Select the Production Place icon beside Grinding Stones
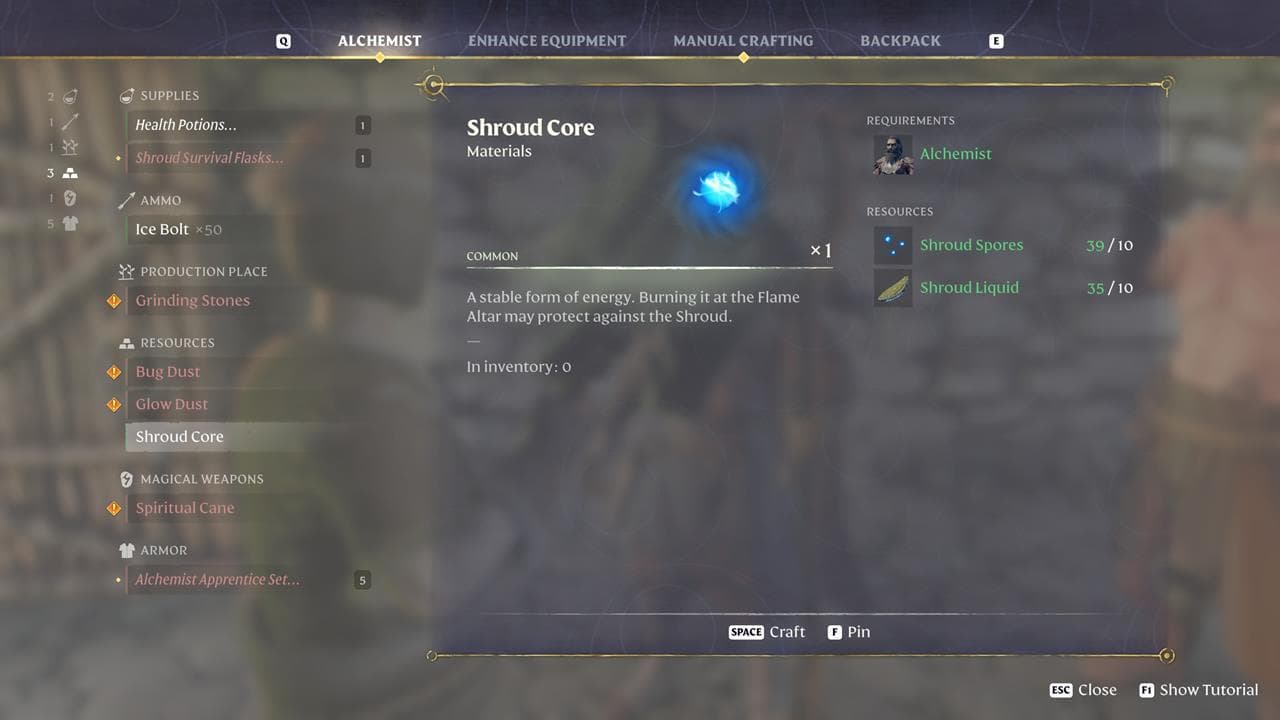The height and width of the screenshot is (720, 1280). point(124,271)
